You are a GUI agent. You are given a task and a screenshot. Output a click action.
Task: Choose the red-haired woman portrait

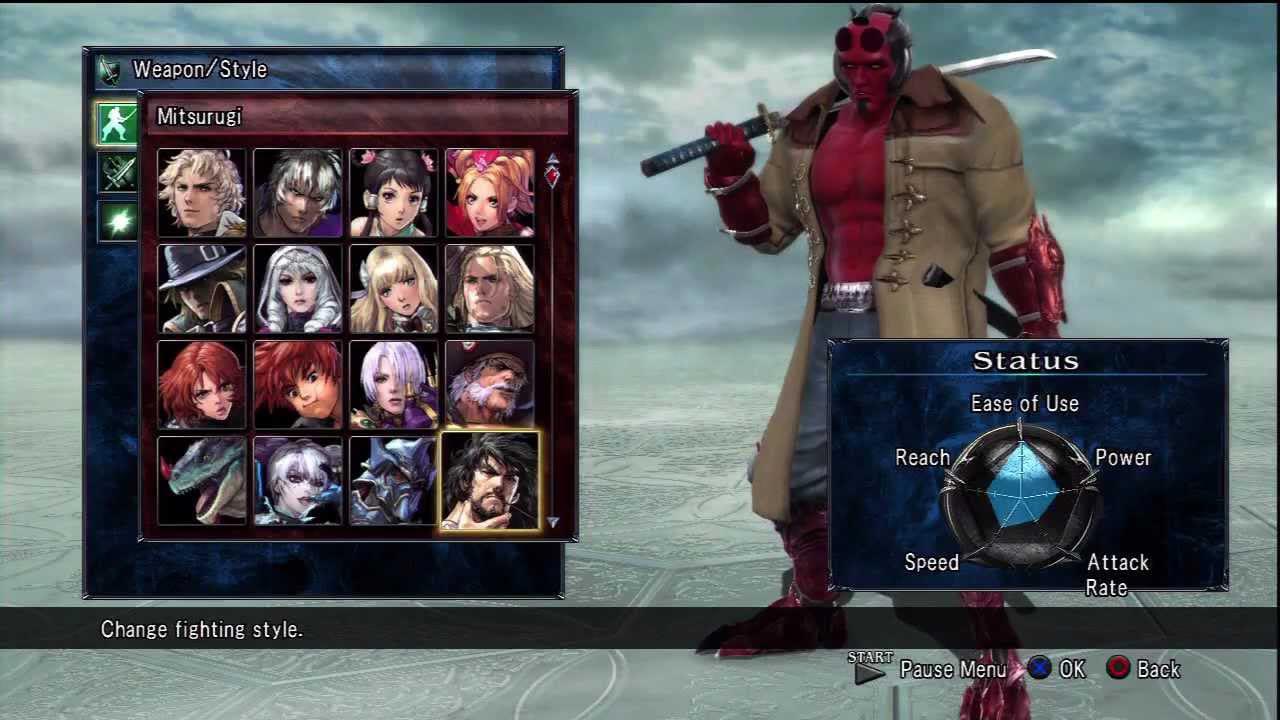tap(201, 384)
